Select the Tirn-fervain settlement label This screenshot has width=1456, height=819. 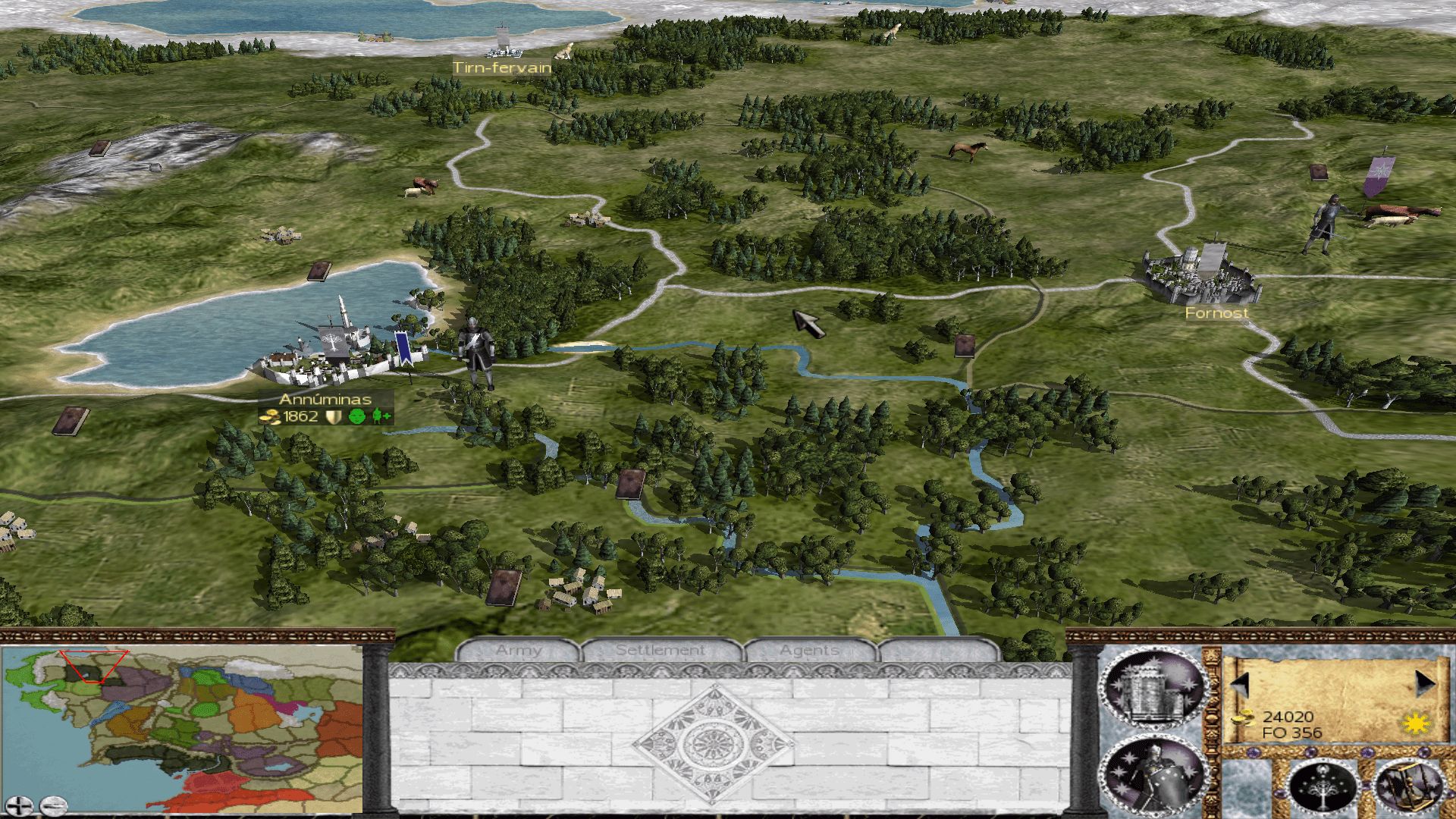(502, 67)
